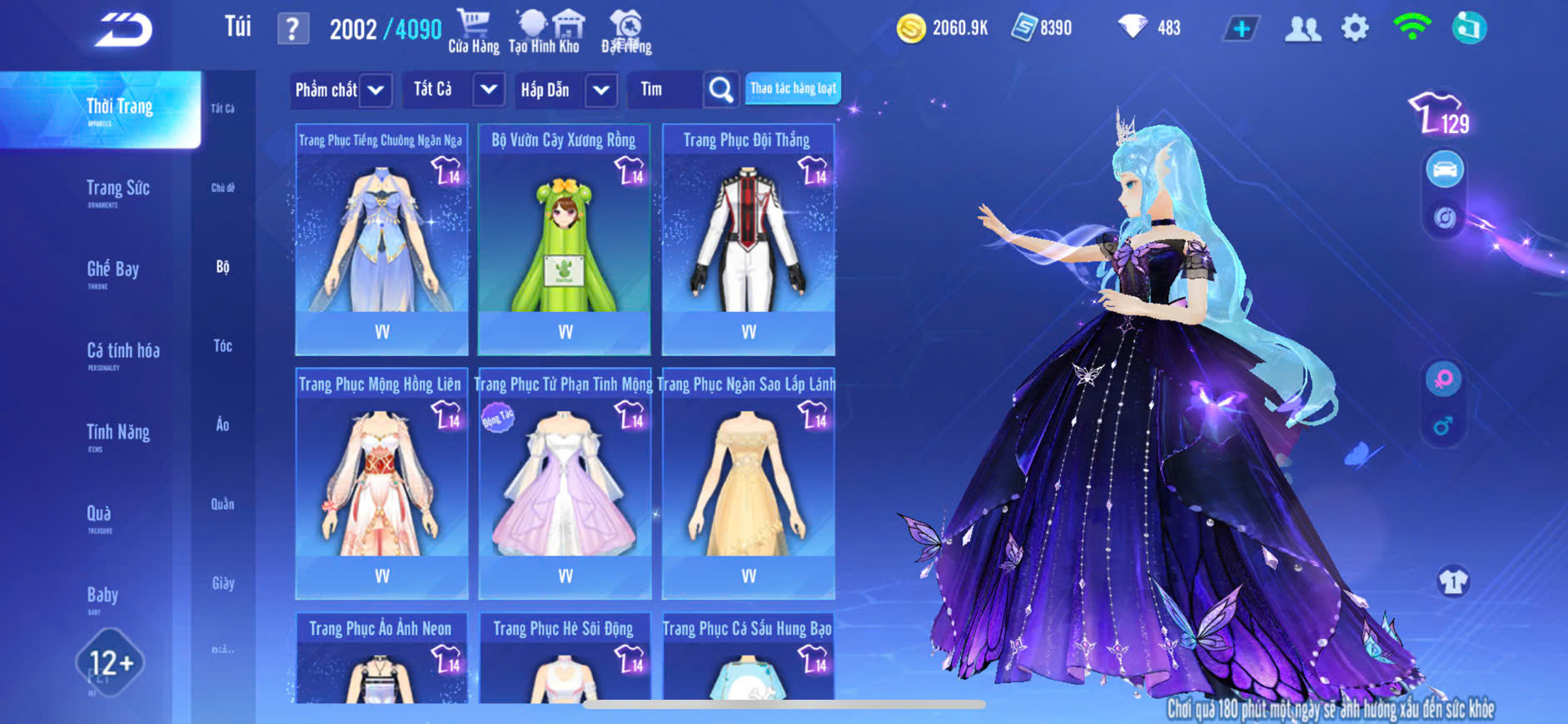The height and width of the screenshot is (724, 1568).
Task: Go back using the top-left arrow
Action: (123, 31)
